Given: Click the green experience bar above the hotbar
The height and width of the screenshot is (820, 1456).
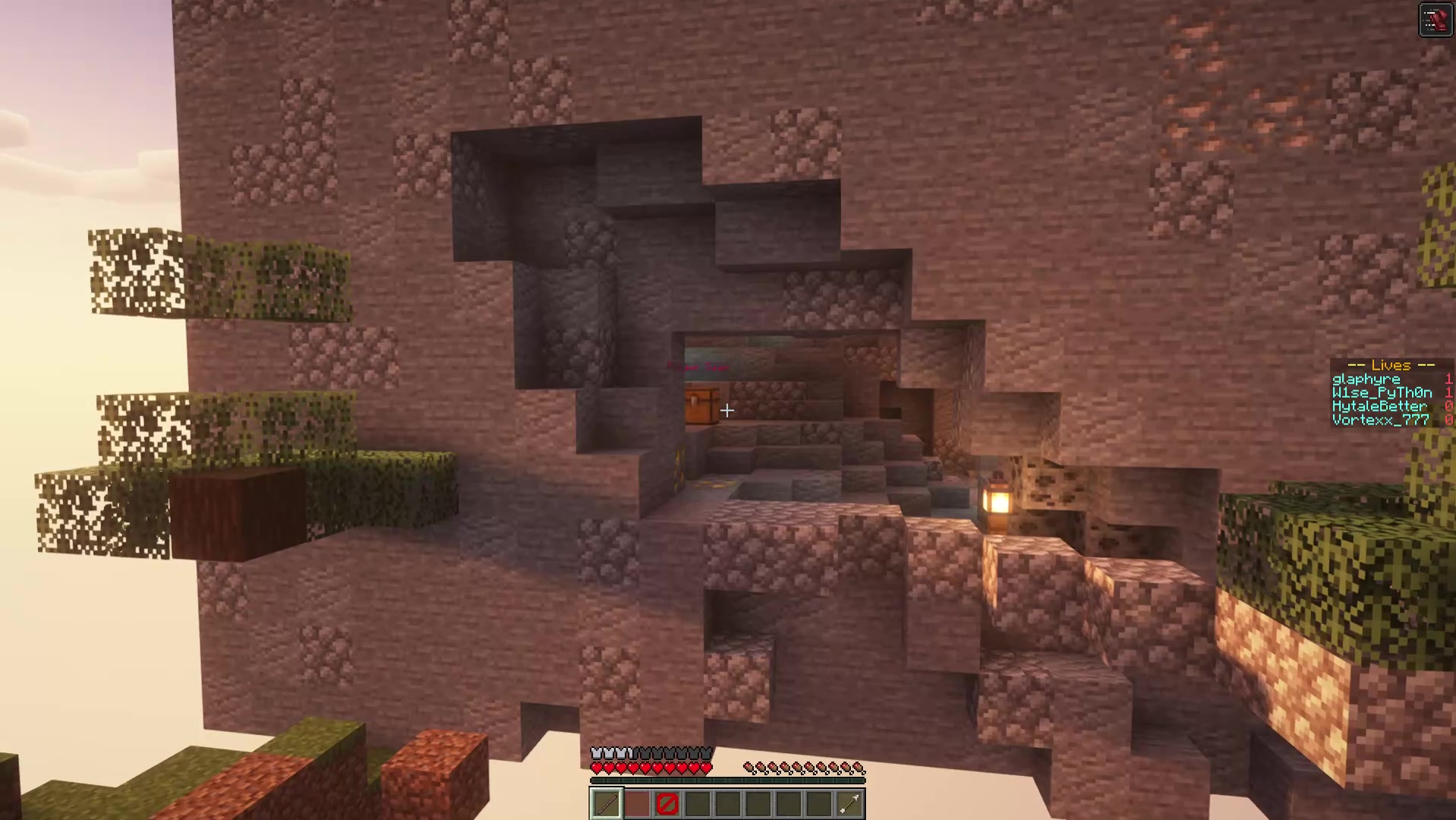Looking at the screenshot, I should click(x=727, y=781).
